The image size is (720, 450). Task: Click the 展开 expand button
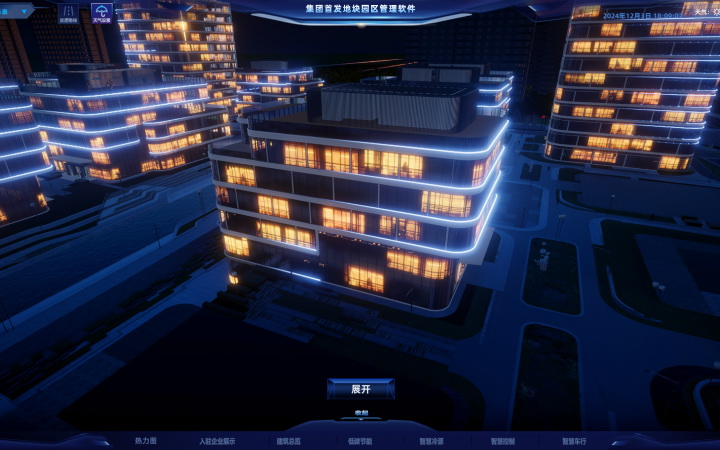(360, 389)
